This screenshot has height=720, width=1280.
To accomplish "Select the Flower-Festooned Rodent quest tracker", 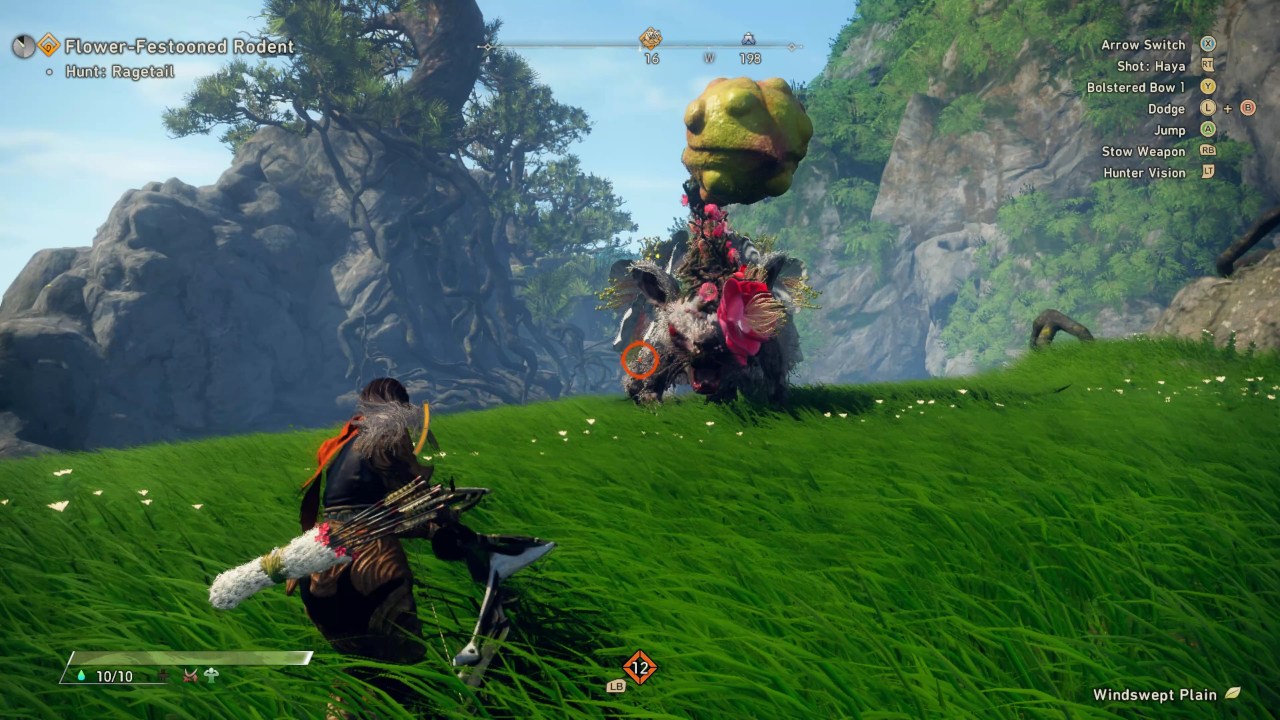I will (x=179, y=47).
